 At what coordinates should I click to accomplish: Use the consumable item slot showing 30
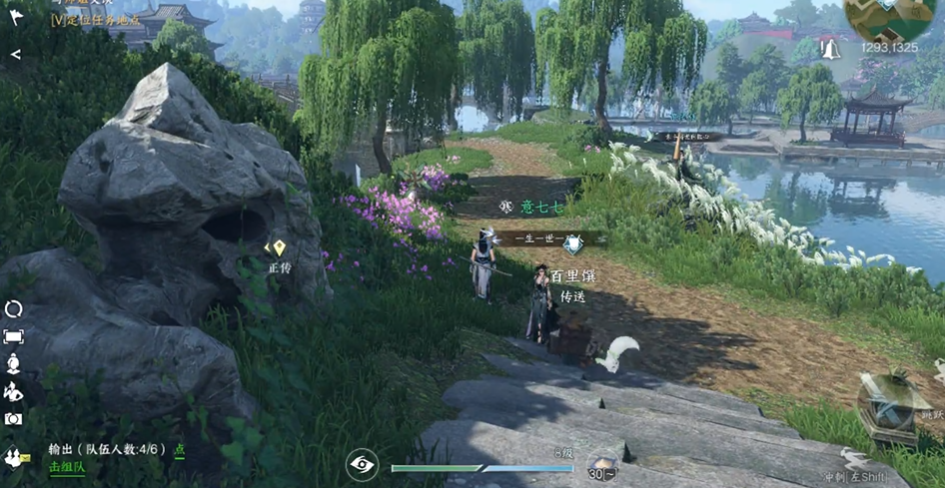point(602,465)
